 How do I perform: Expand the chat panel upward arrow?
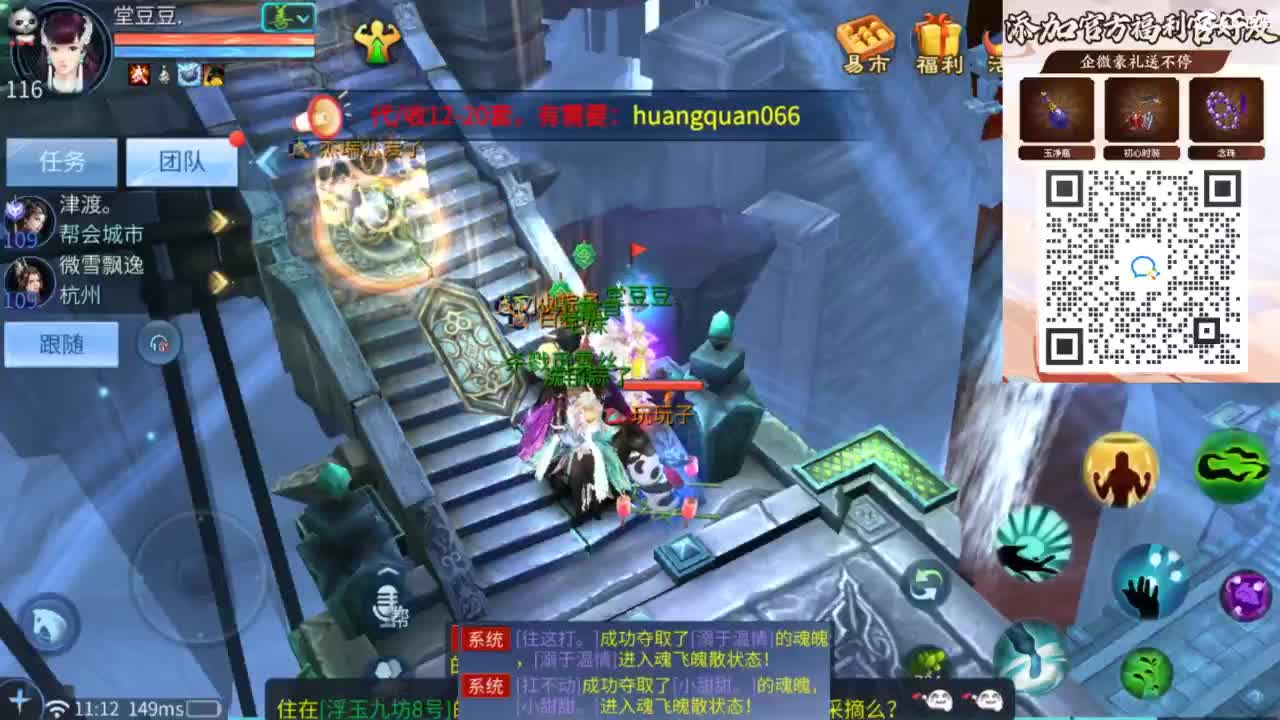tap(387, 571)
